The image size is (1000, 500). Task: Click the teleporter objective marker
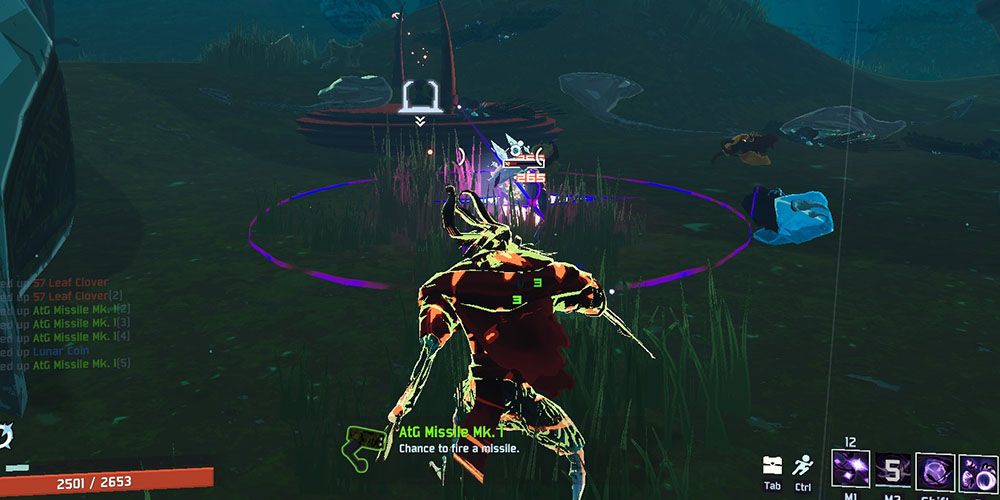click(x=418, y=97)
